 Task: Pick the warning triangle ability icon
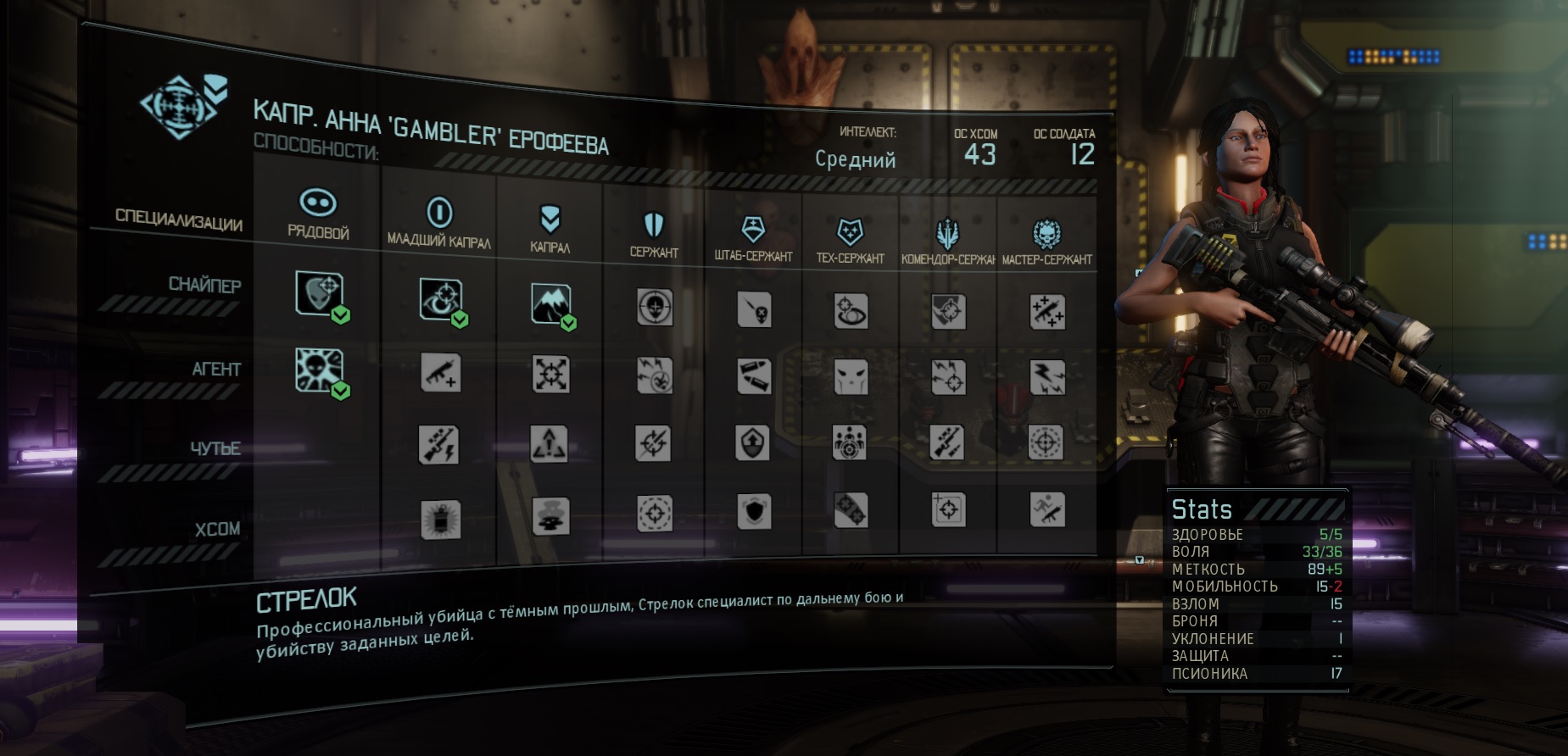tap(550, 443)
